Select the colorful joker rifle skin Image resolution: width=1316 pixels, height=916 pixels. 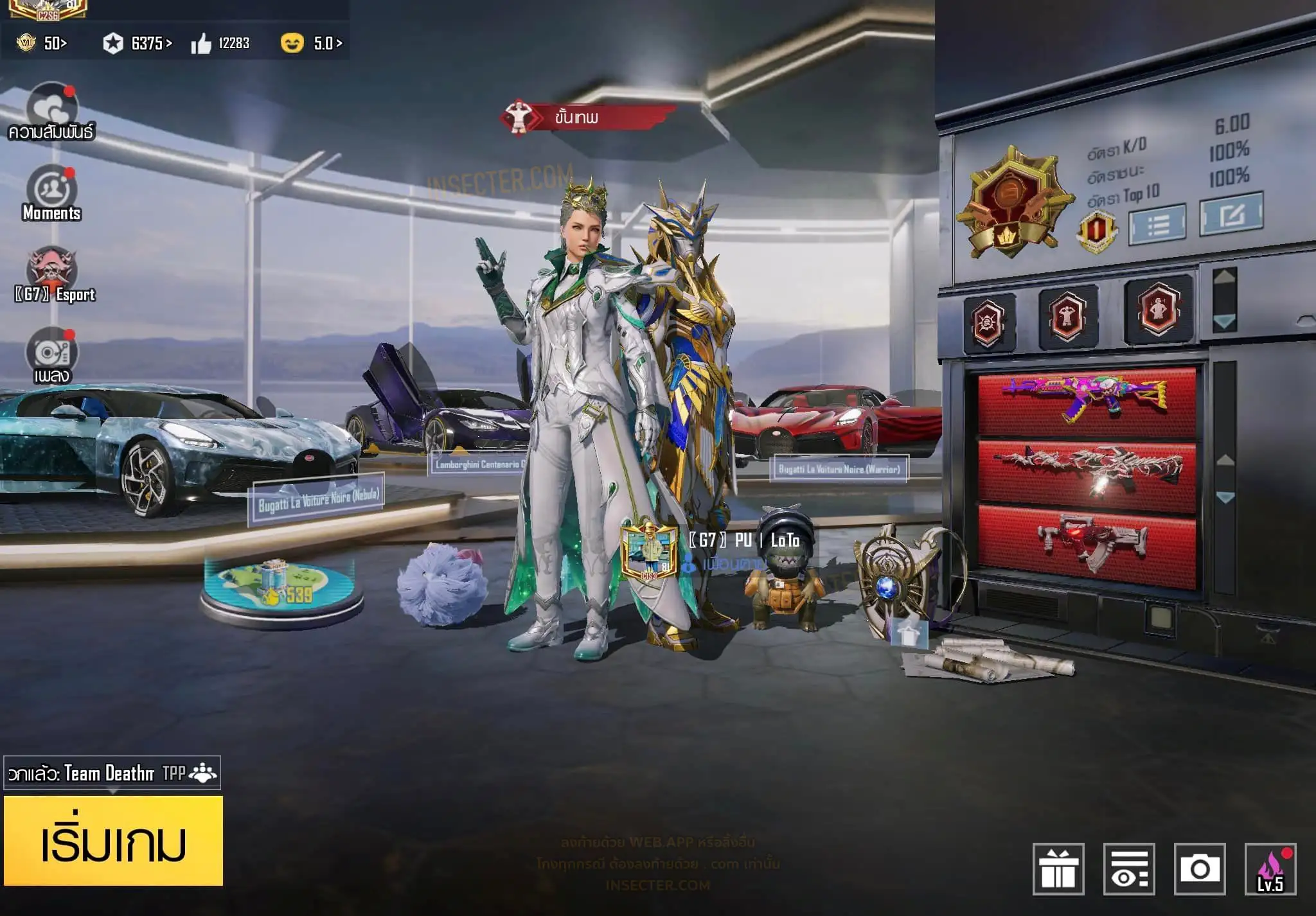(x=1086, y=400)
